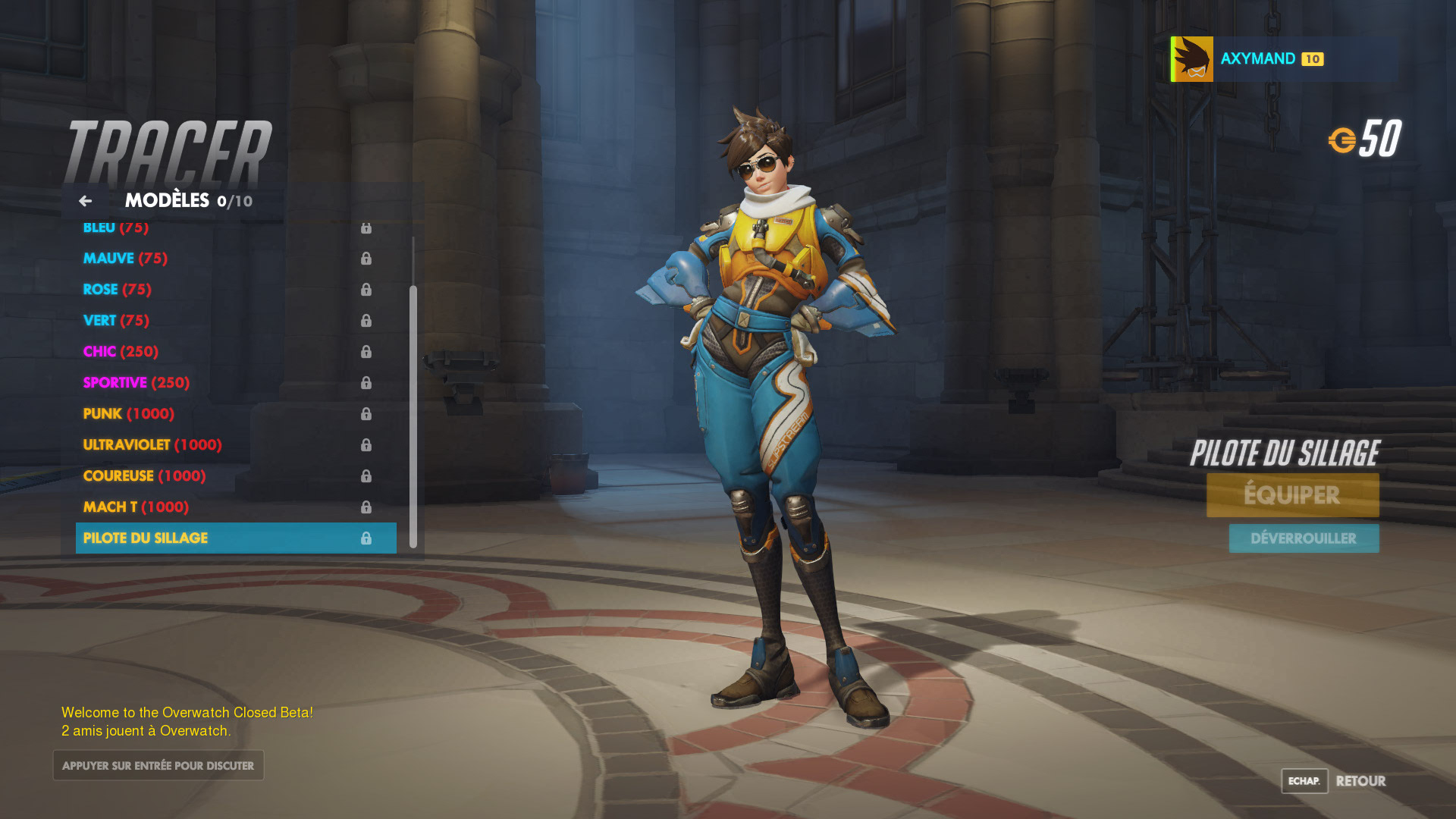Click the Équiper button
1456x819 pixels.
[x=1292, y=495]
